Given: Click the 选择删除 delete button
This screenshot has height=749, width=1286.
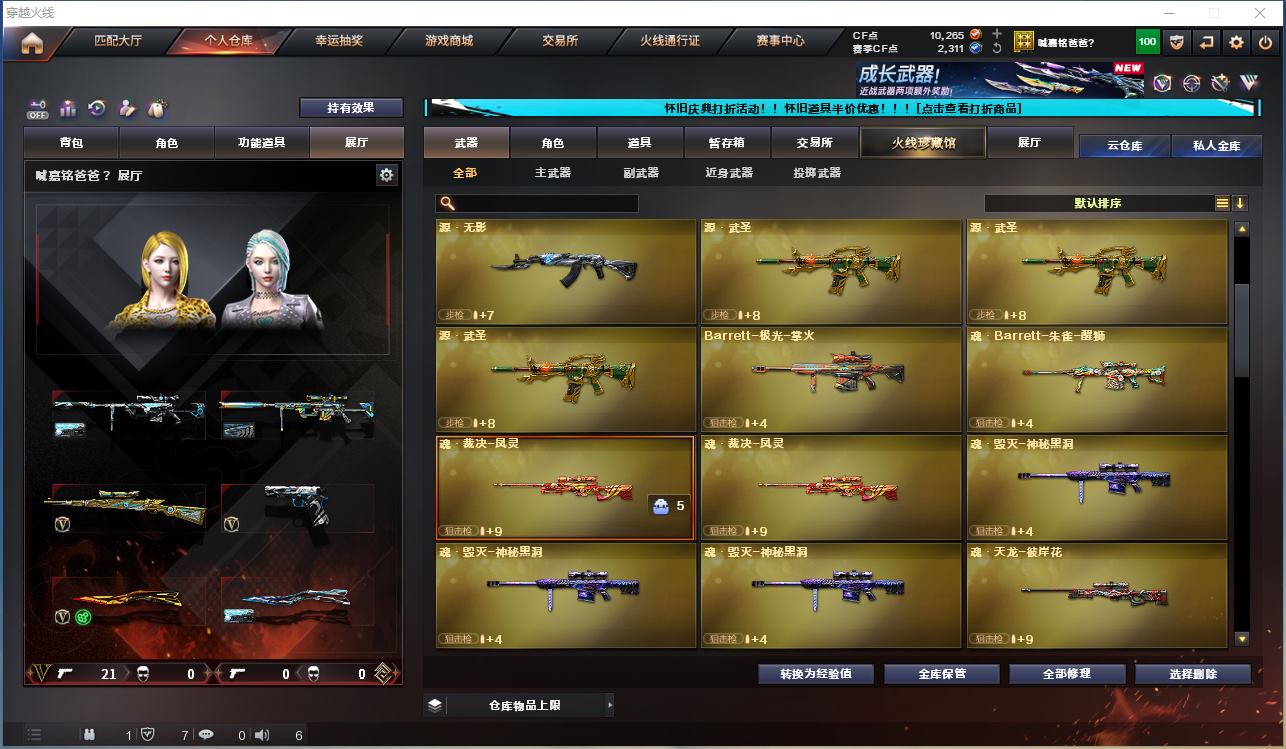Looking at the screenshot, I should tap(1192, 674).
